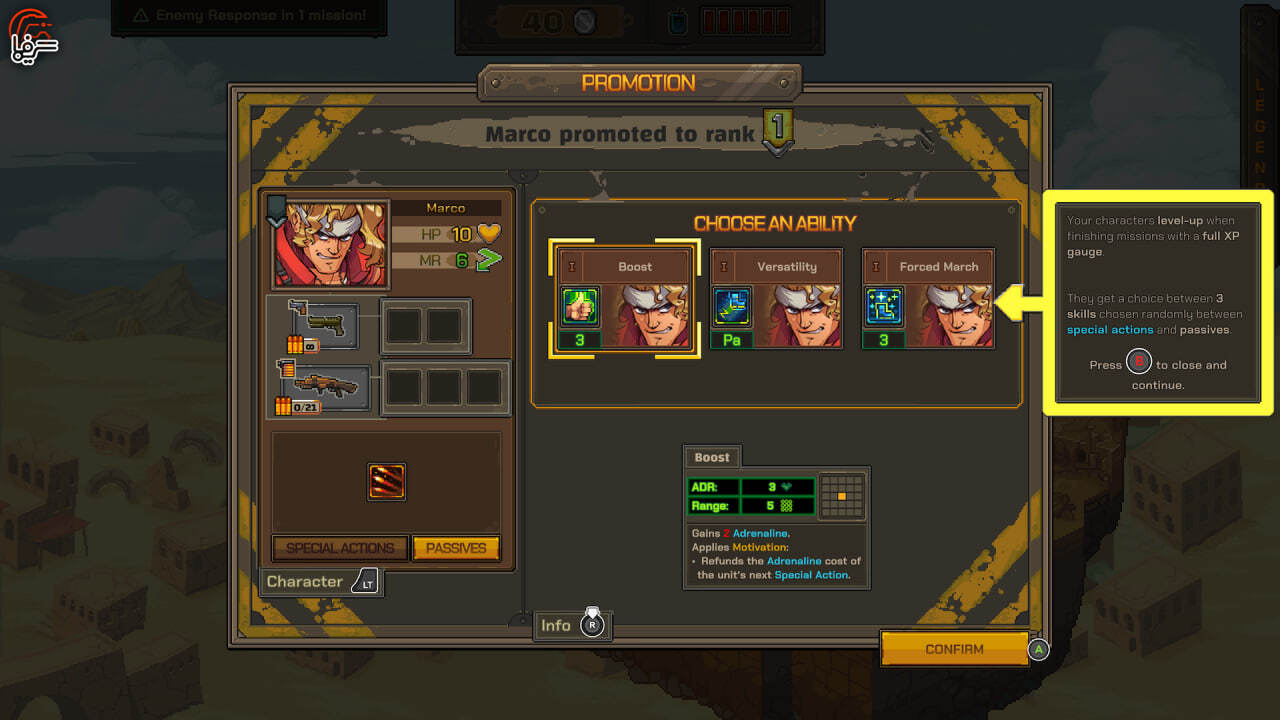This screenshot has height=720, width=1280.
Task: Open the SPECIAL ACTIONS tab
Action: [340, 548]
